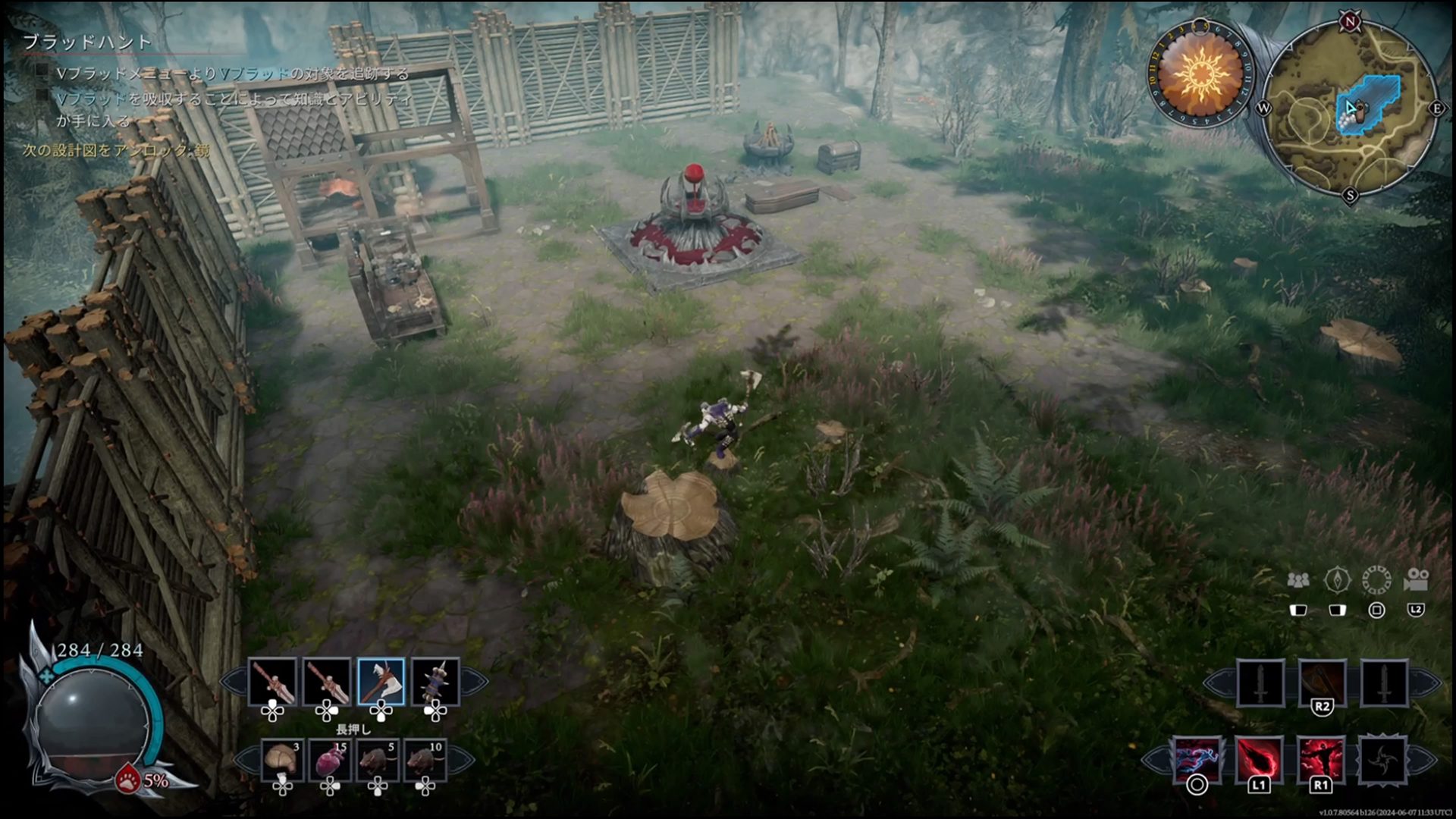This screenshot has height=819, width=1456.
Task: Activate the red winged figure spell
Action: pyautogui.click(x=1321, y=760)
